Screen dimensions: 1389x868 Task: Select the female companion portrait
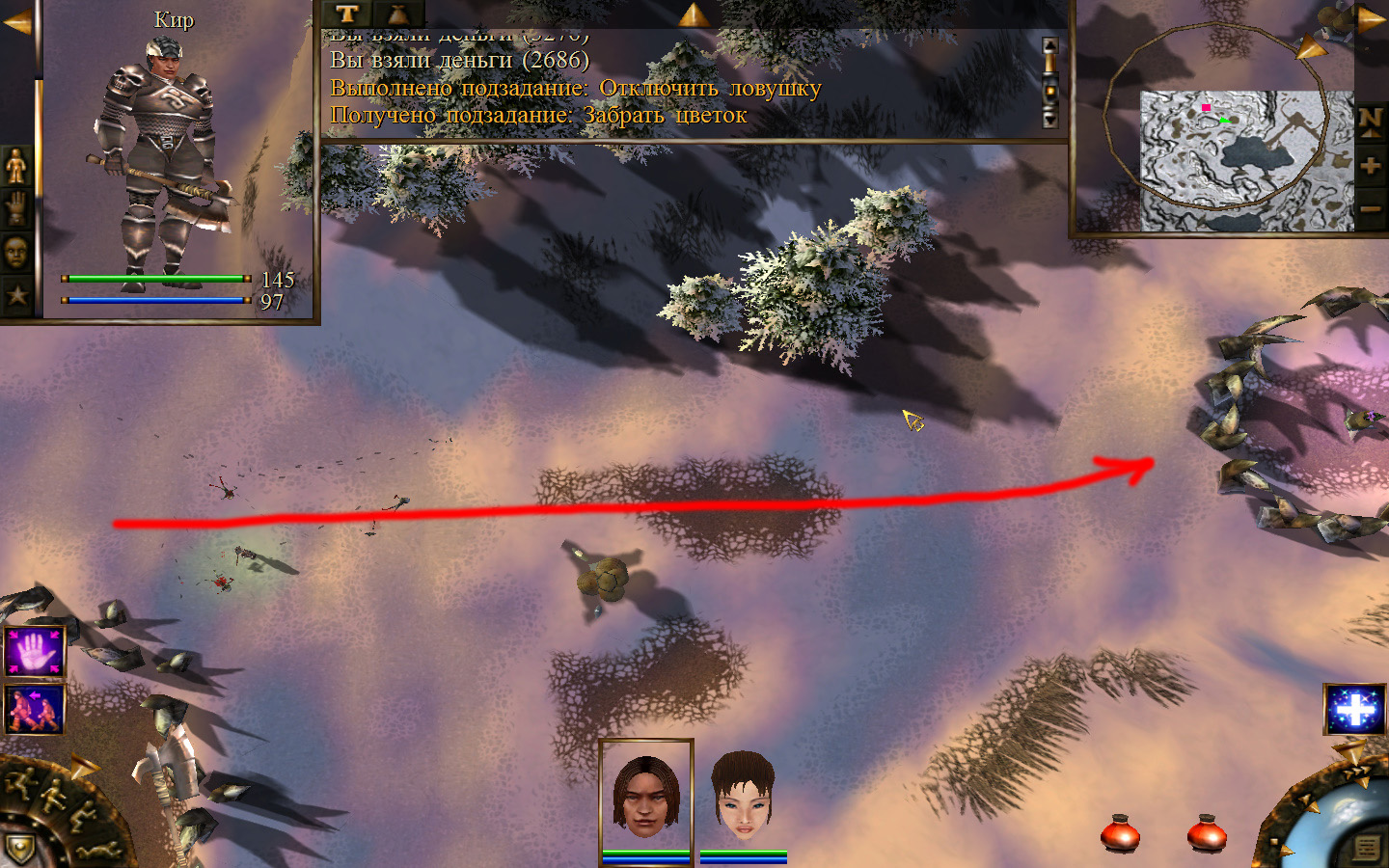point(743,798)
